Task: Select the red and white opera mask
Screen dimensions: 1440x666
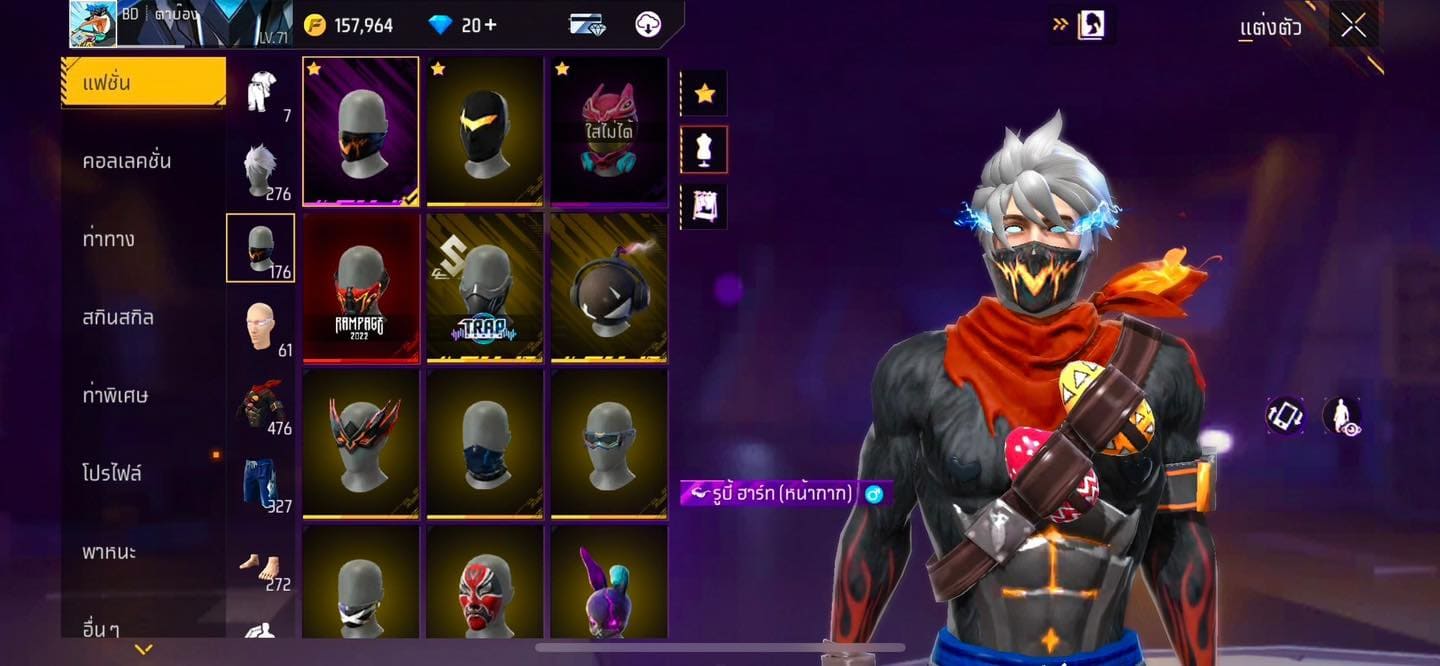Action: coord(485,583)
